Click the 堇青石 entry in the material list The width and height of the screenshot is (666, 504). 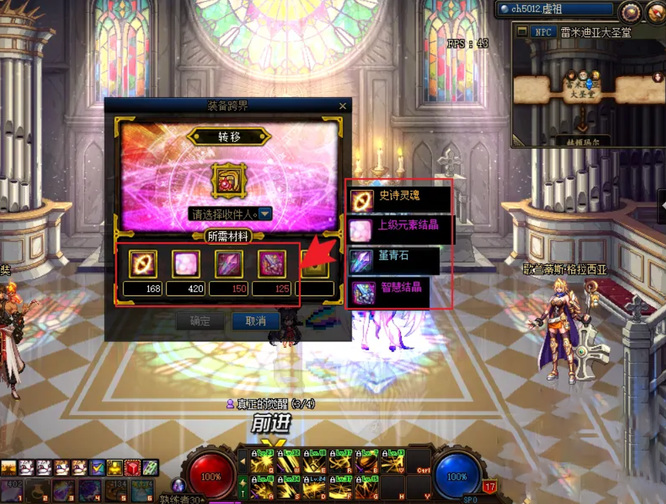pos(398,256)
